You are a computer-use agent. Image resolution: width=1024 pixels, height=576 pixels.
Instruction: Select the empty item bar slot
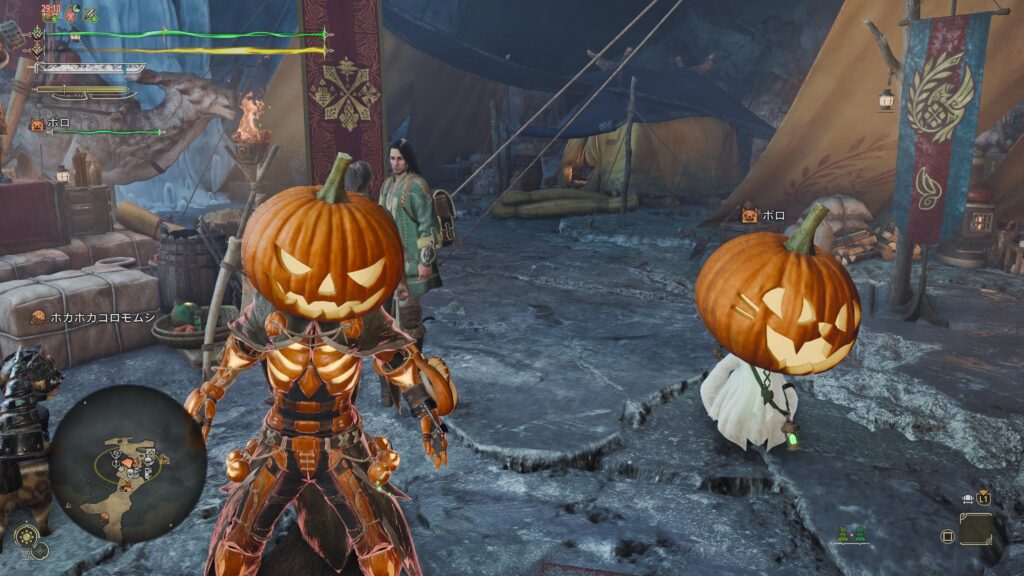click(976, 529)
